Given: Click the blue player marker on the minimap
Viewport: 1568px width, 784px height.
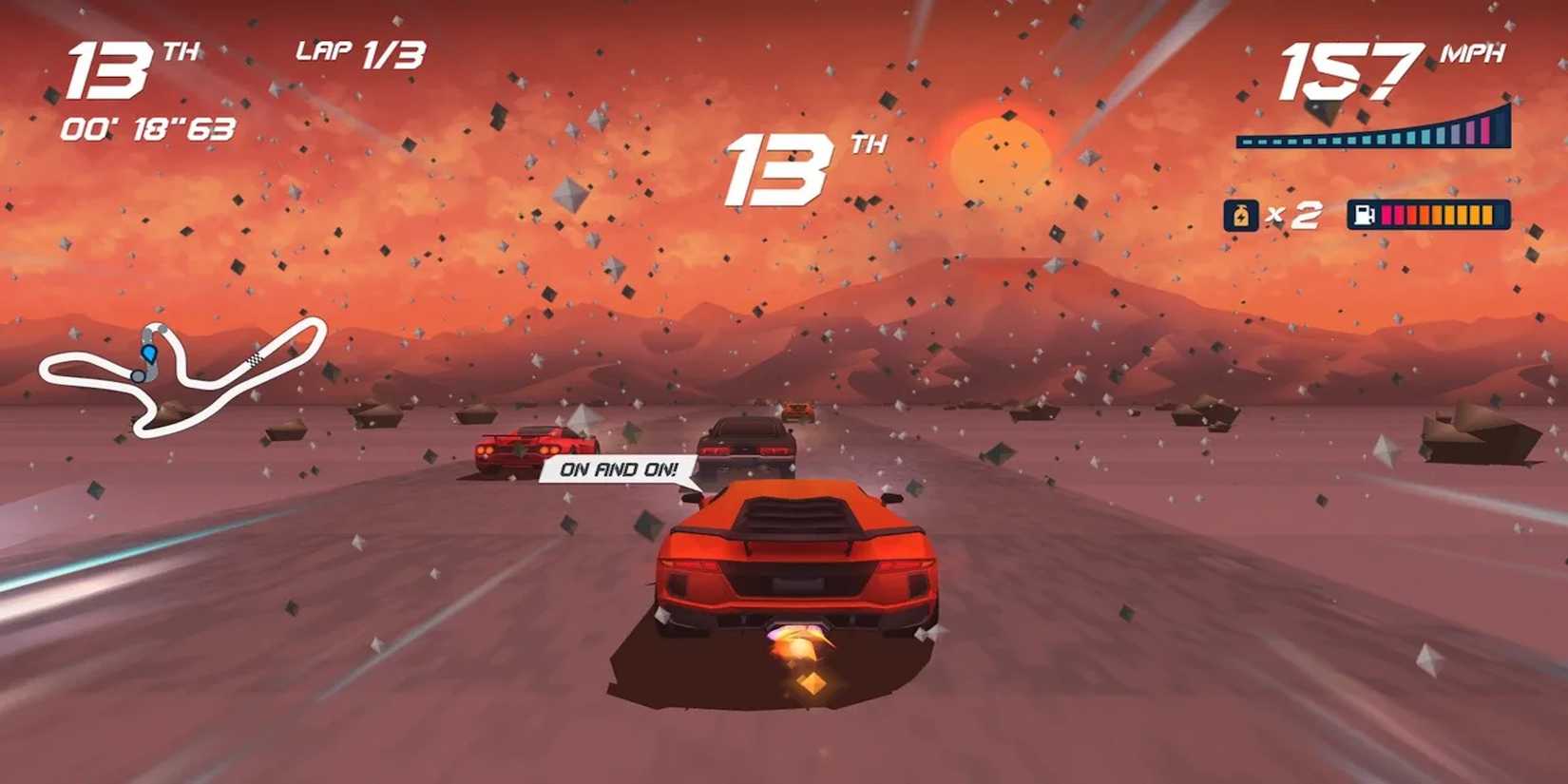Looking at the screenshot, I should (x=150, y=354).
